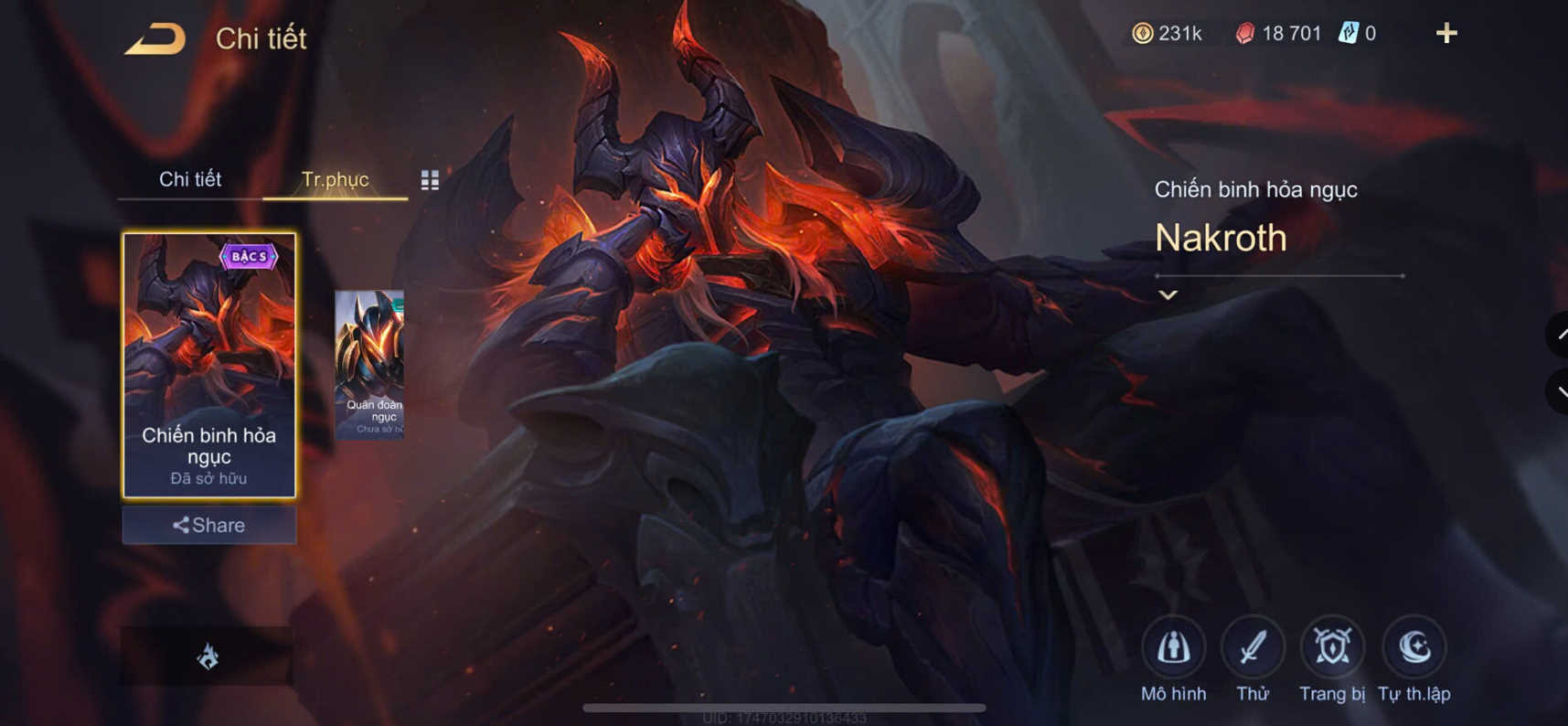This screenshot has height=726, width=1568.
Task: Open the grid view icon beside Tr.phục tab
Action: pos(430,179)
